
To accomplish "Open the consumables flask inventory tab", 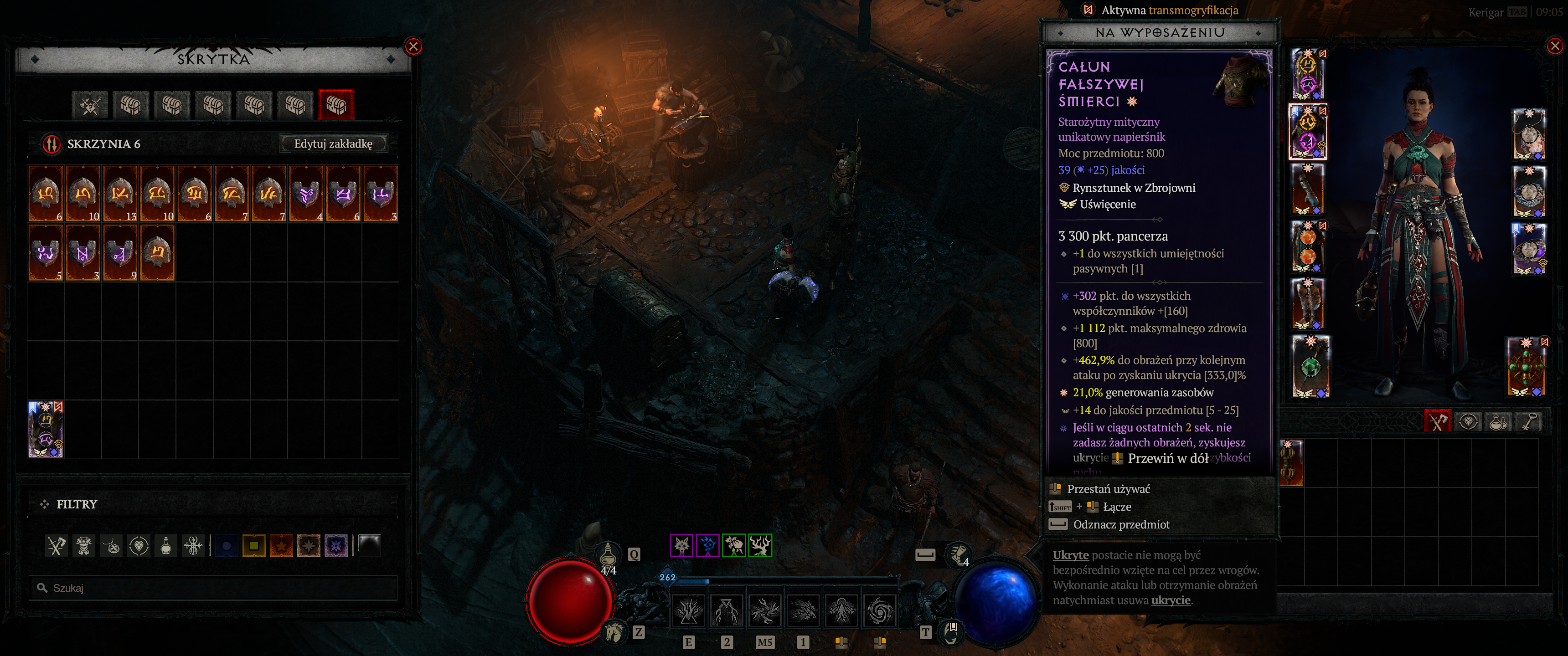I will [1498, 421].
